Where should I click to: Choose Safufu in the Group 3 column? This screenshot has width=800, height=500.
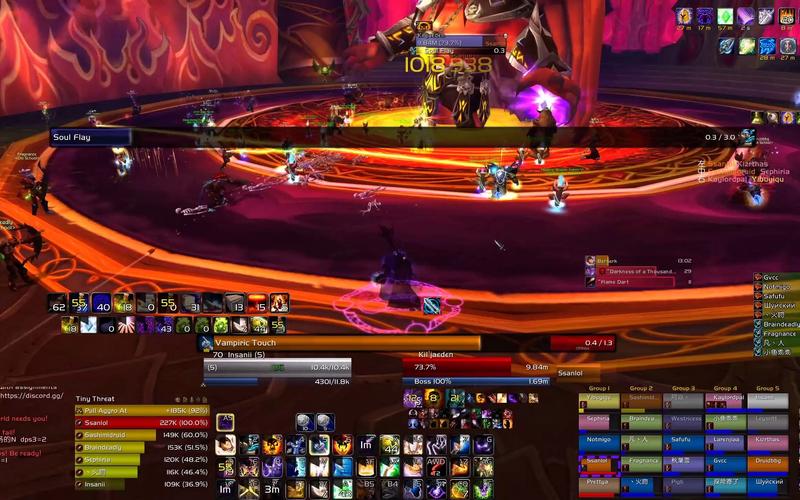coord(683,439)
